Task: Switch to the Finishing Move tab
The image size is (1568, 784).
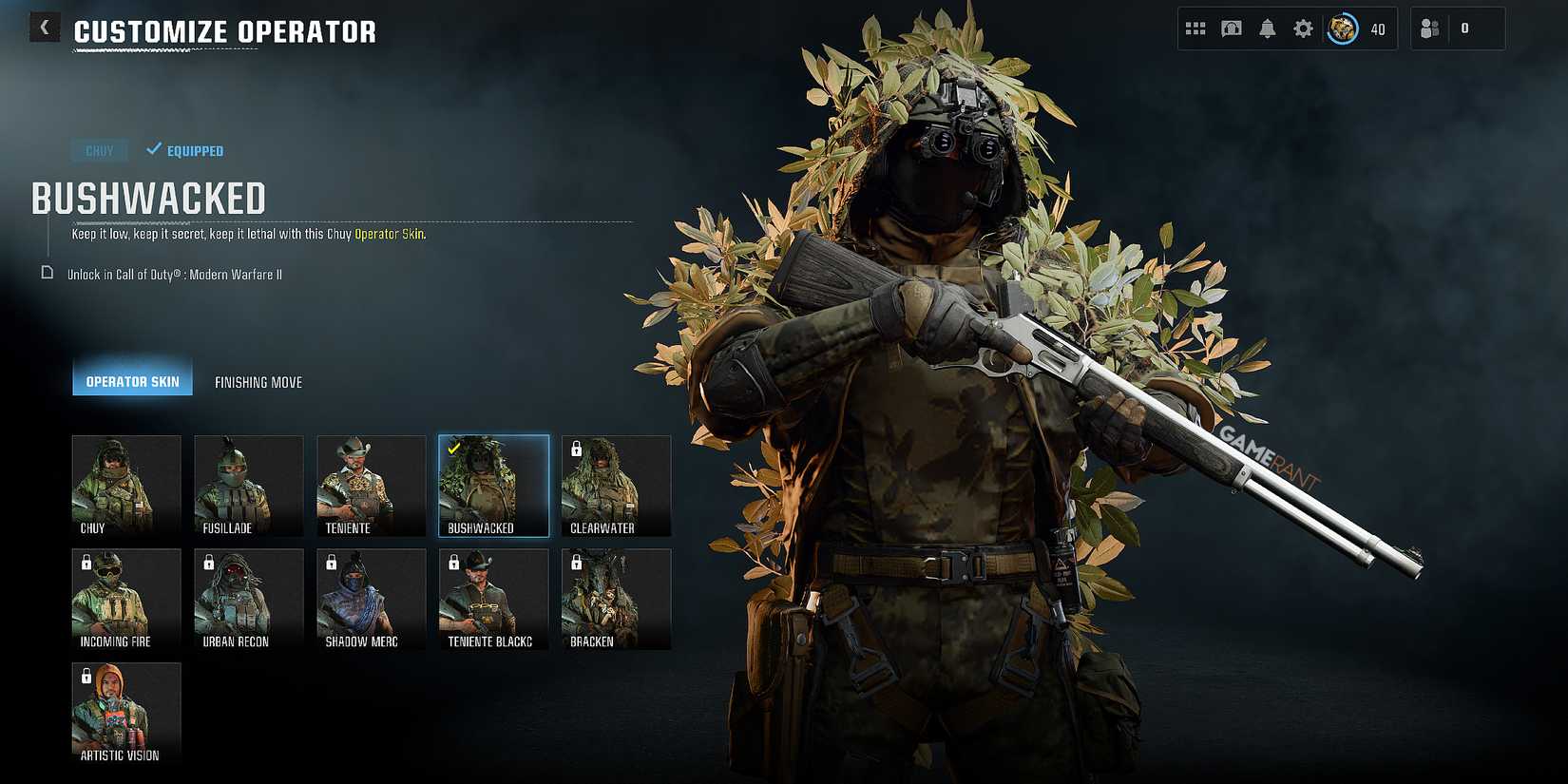Action: click(x=258, y=381)
